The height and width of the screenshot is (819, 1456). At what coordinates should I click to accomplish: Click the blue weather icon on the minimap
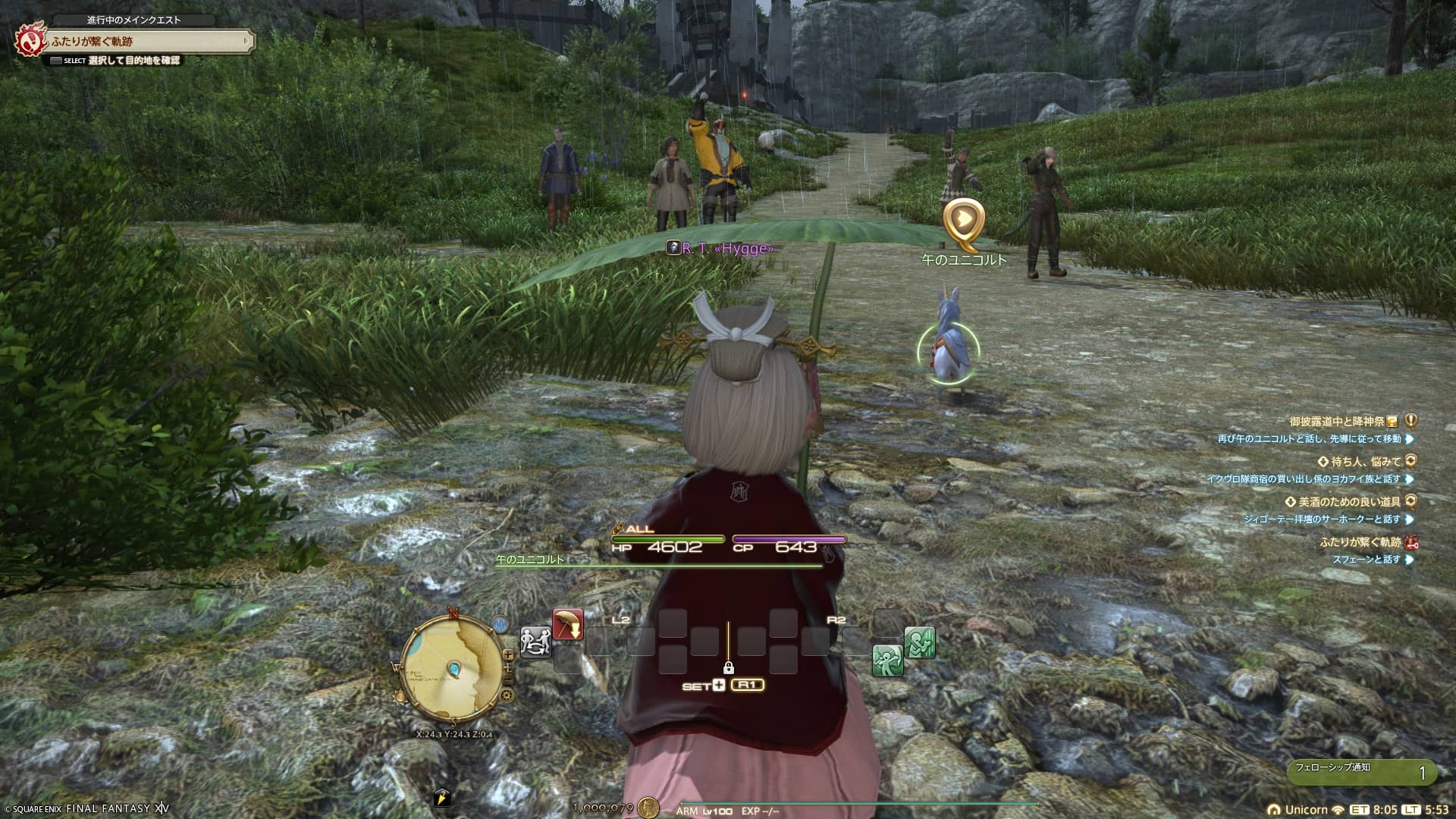(x=499, y=624)
